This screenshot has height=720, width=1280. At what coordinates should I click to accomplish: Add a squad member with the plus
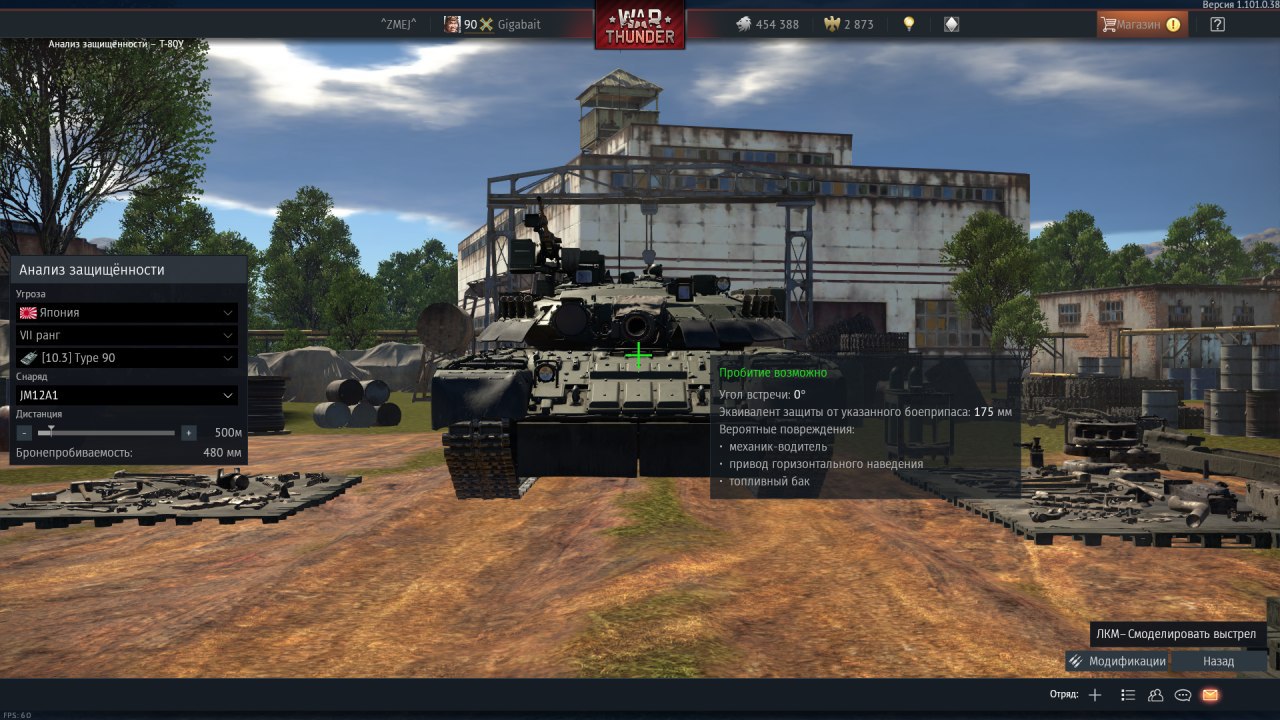coord(1095,695)
